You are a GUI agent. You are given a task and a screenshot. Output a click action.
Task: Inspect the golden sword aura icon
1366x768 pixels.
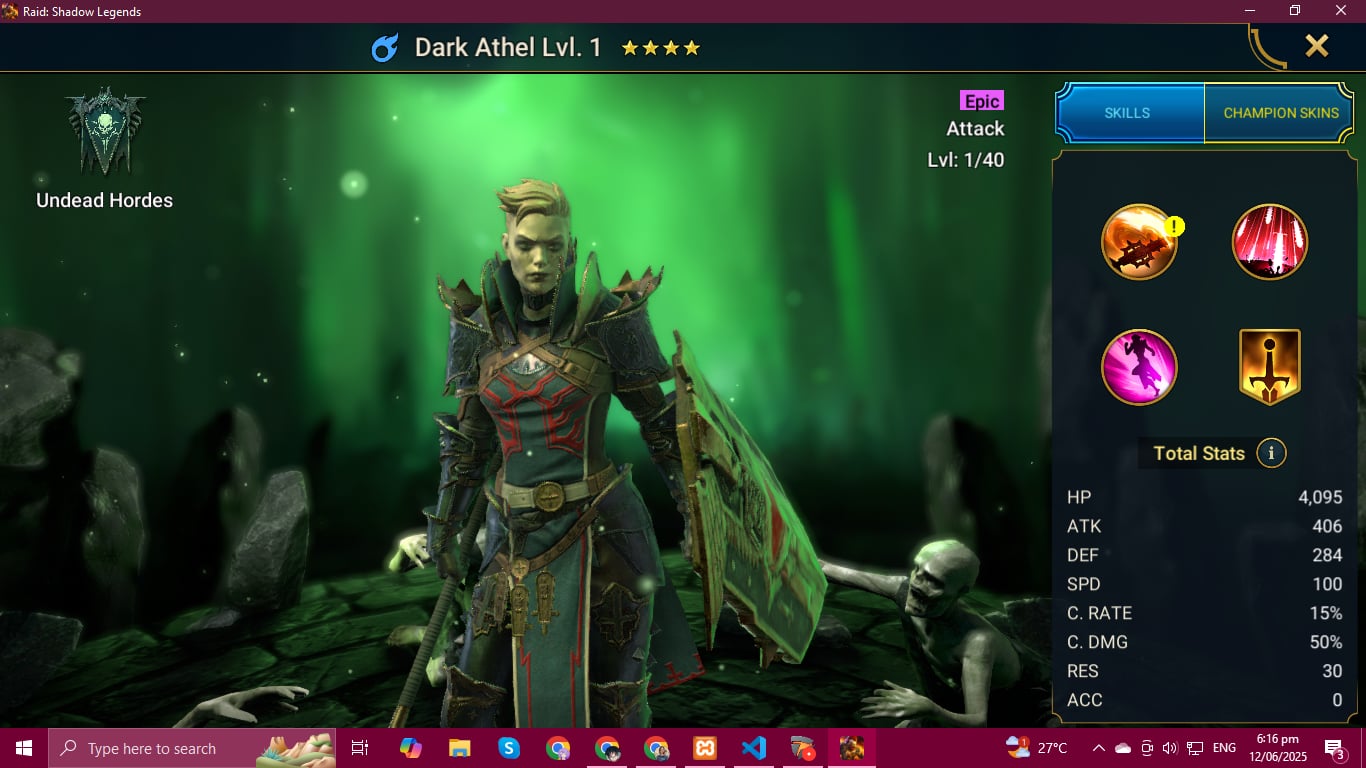pos(1270,367)
